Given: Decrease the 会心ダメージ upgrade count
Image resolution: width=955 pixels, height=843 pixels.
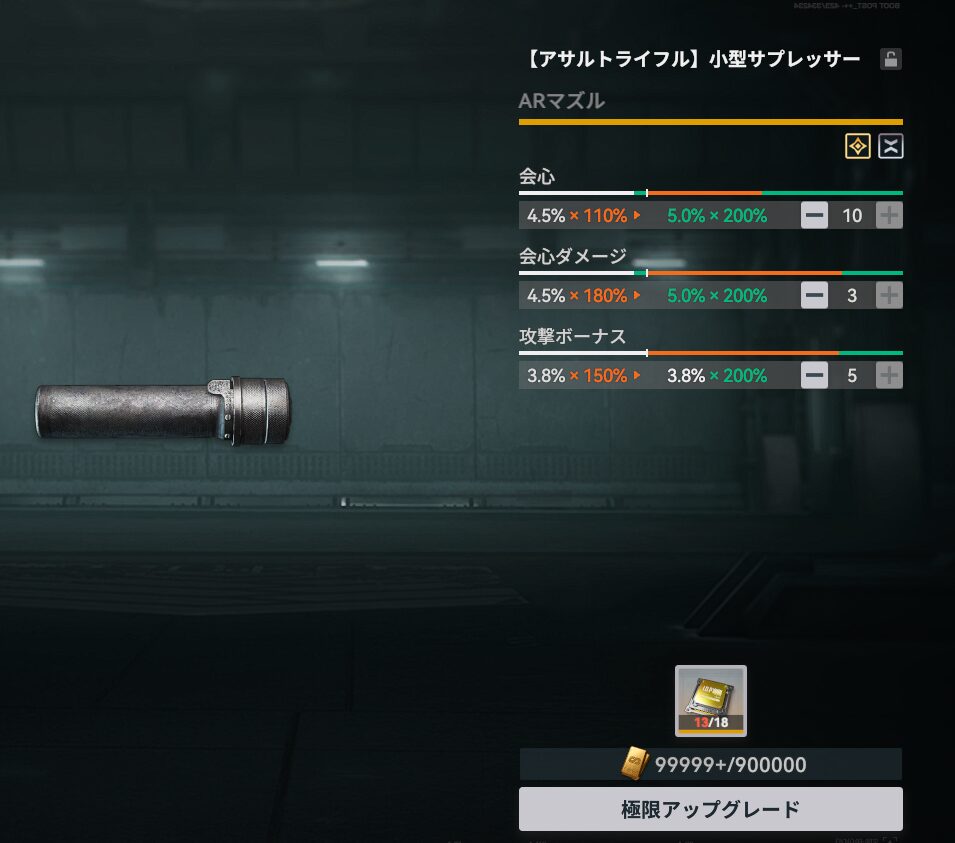Looking at the screenshot, I should pyautogui.click(x=815, y=295).
